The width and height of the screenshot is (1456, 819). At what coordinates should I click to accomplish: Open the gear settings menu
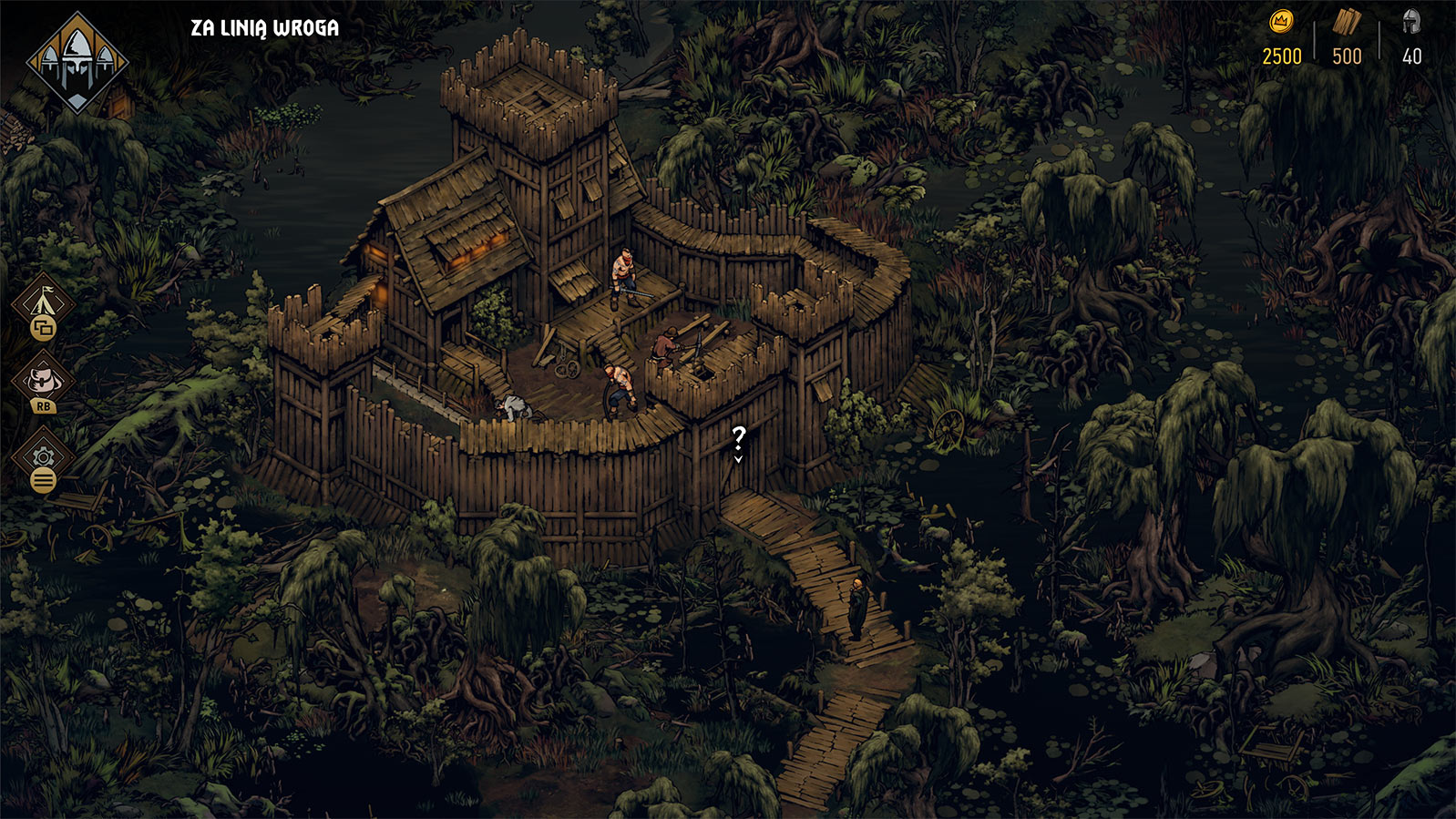click(x=43, y=457)
